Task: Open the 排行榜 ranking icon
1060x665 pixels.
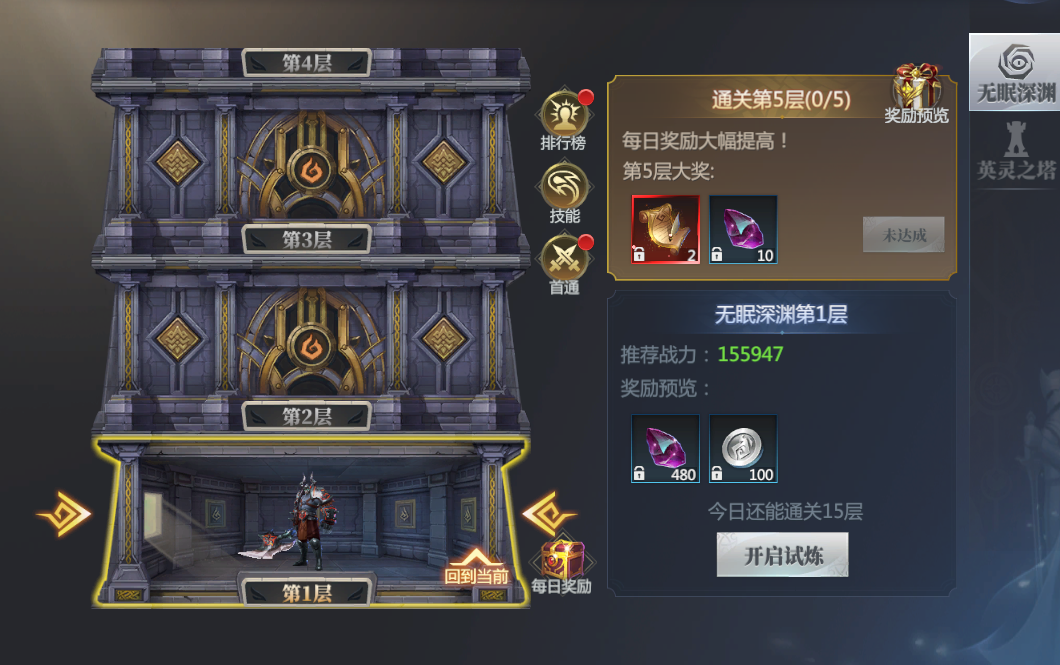Action: point(563,118)
